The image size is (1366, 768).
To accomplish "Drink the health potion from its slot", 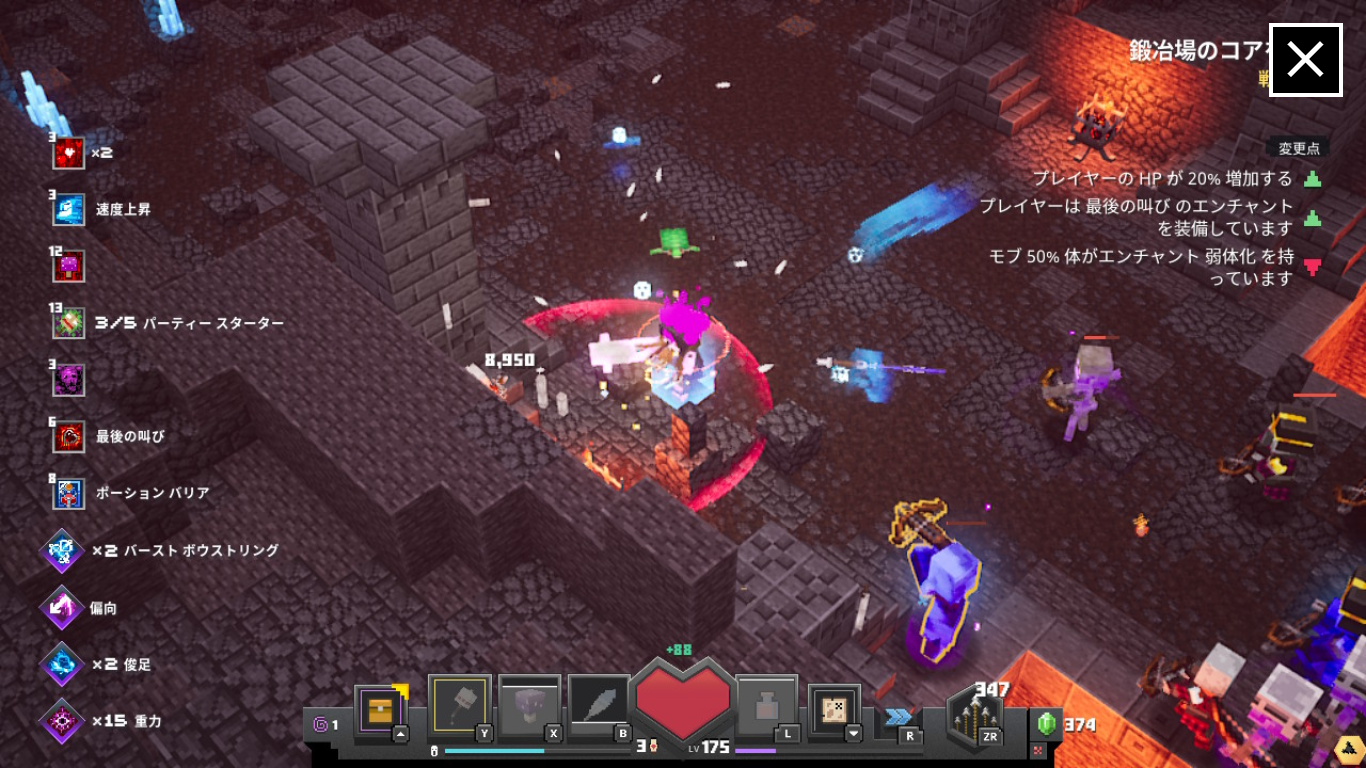I will pyautogui.click(x=765, y=707).
